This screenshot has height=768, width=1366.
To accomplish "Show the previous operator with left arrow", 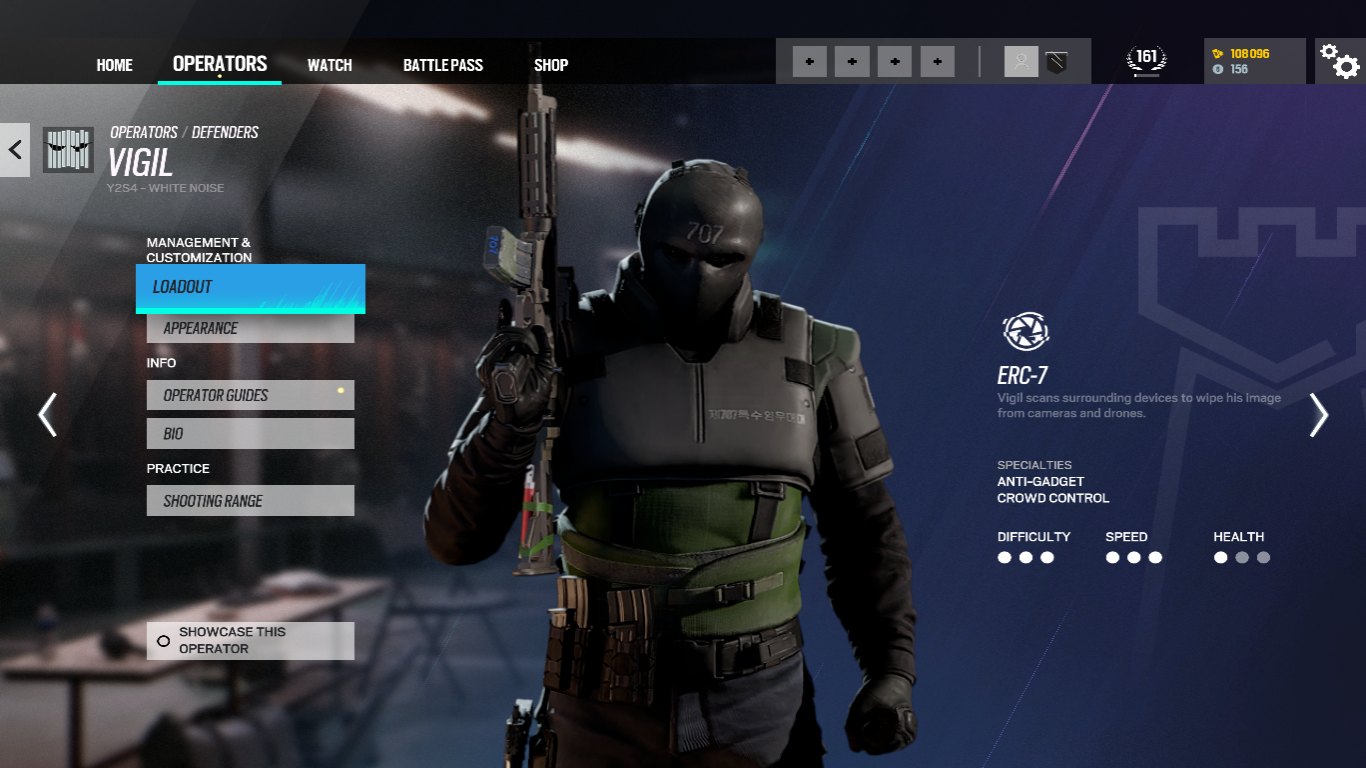I will coord(47,414).
